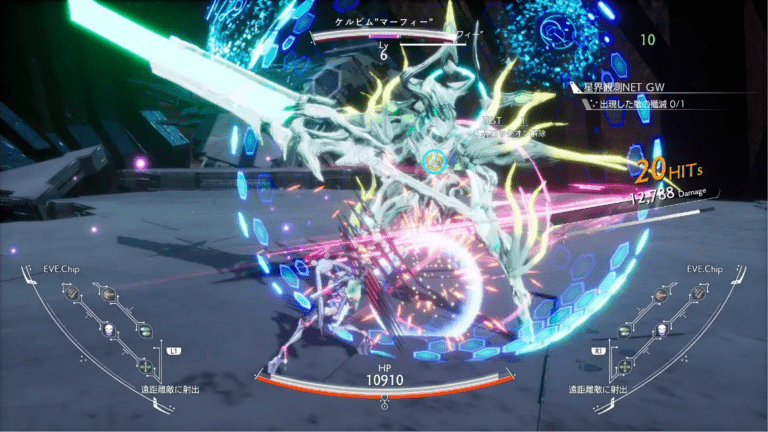Viewport: 768px width, 432px height.
Task: Pick the red beam chip in right EVE.Chip
Action: point(660,294)
